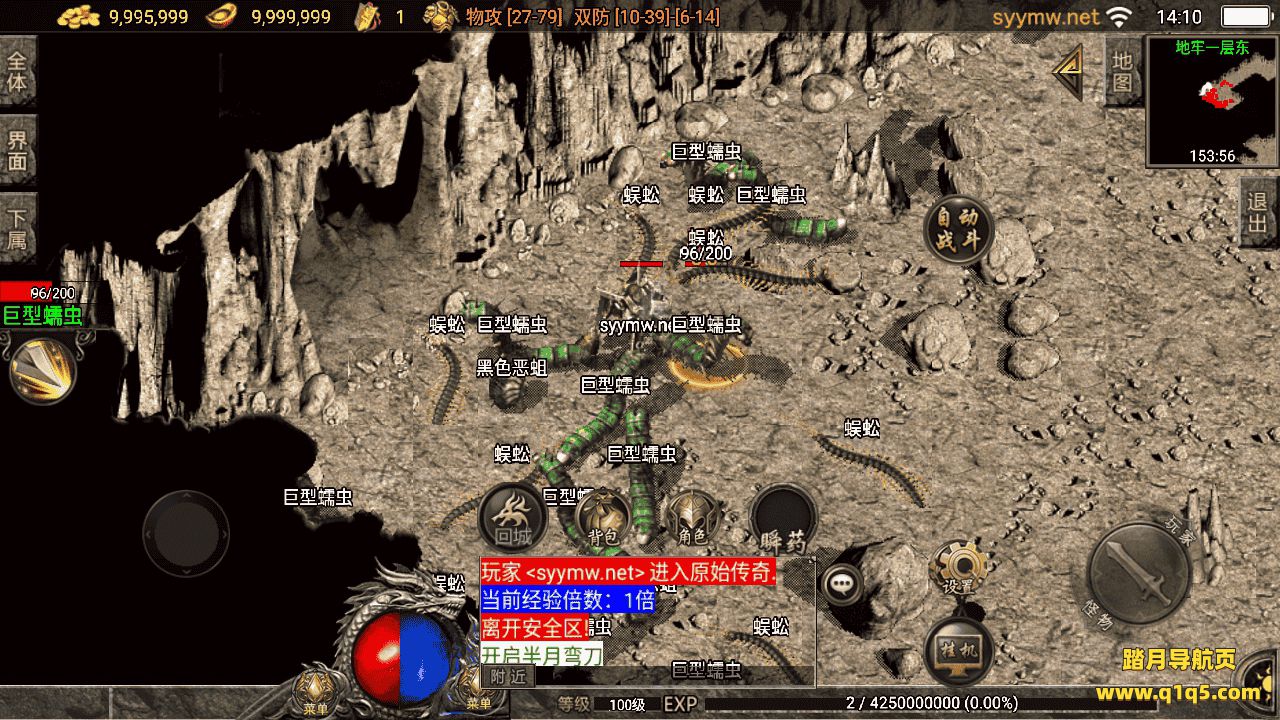1280x720 pixels.
Task: Open the 背包 backpack
Action: pyautogui.click(x=603, y=518)
